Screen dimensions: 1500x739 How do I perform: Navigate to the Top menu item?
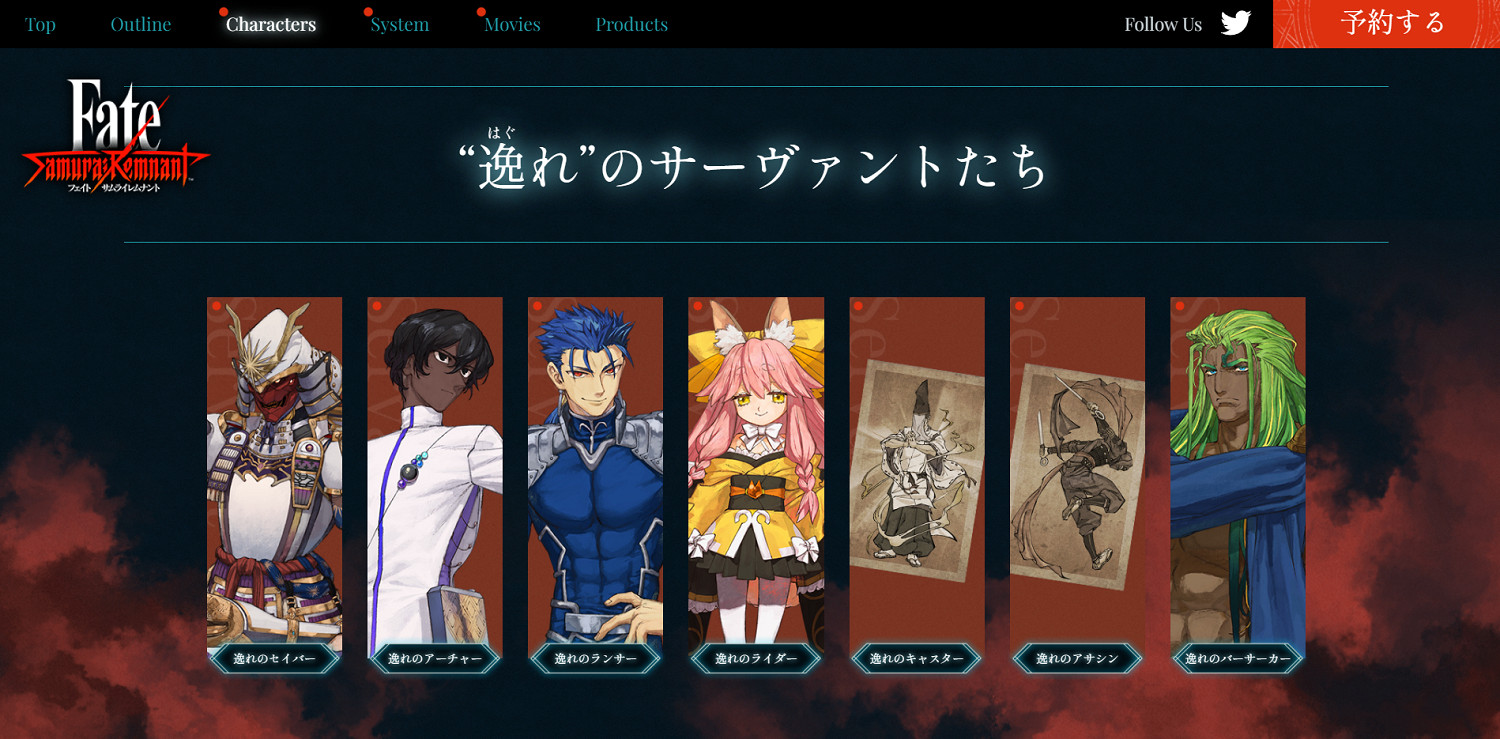pos(40,24)
